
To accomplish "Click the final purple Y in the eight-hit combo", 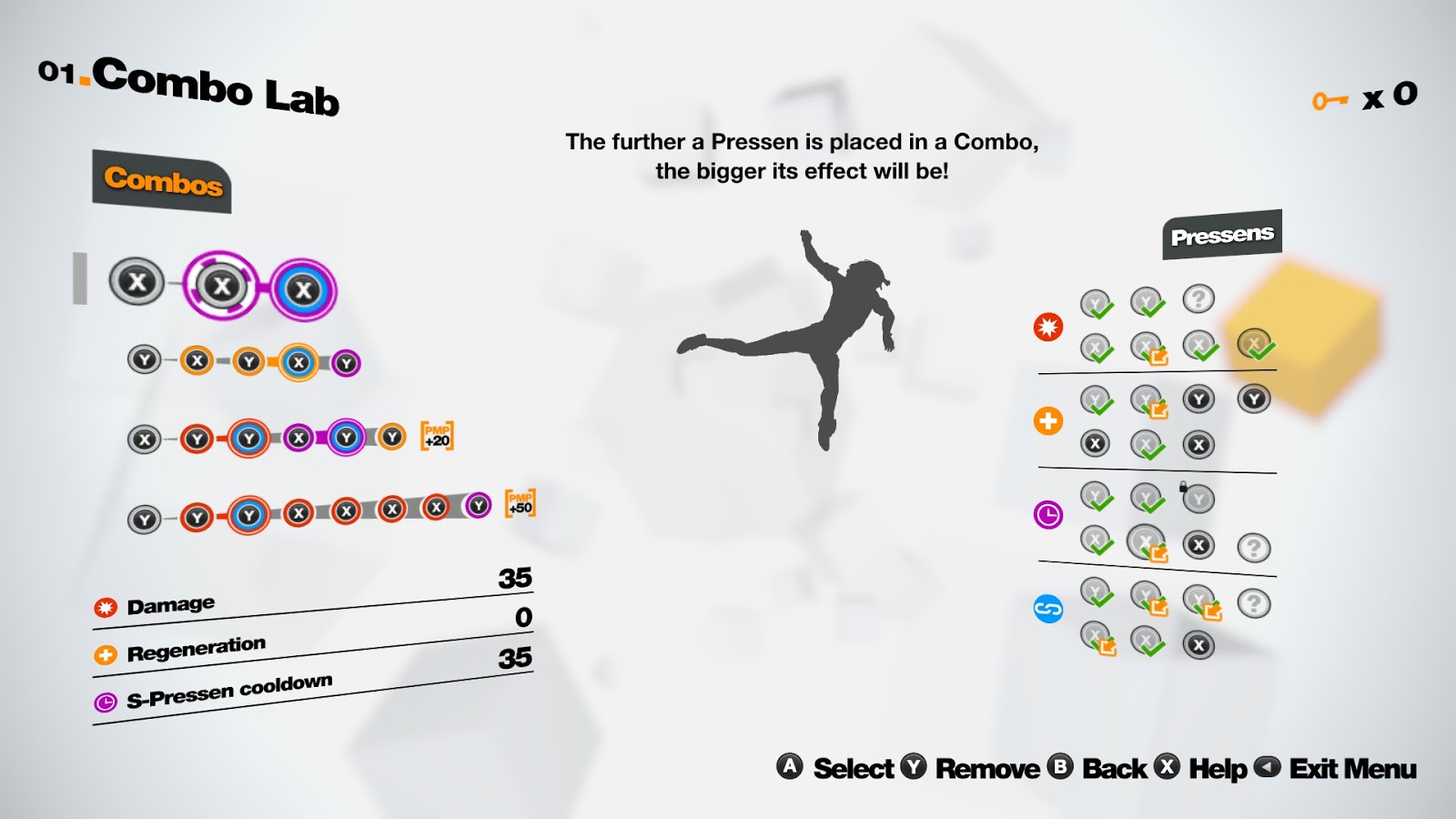I will [478, 505].
